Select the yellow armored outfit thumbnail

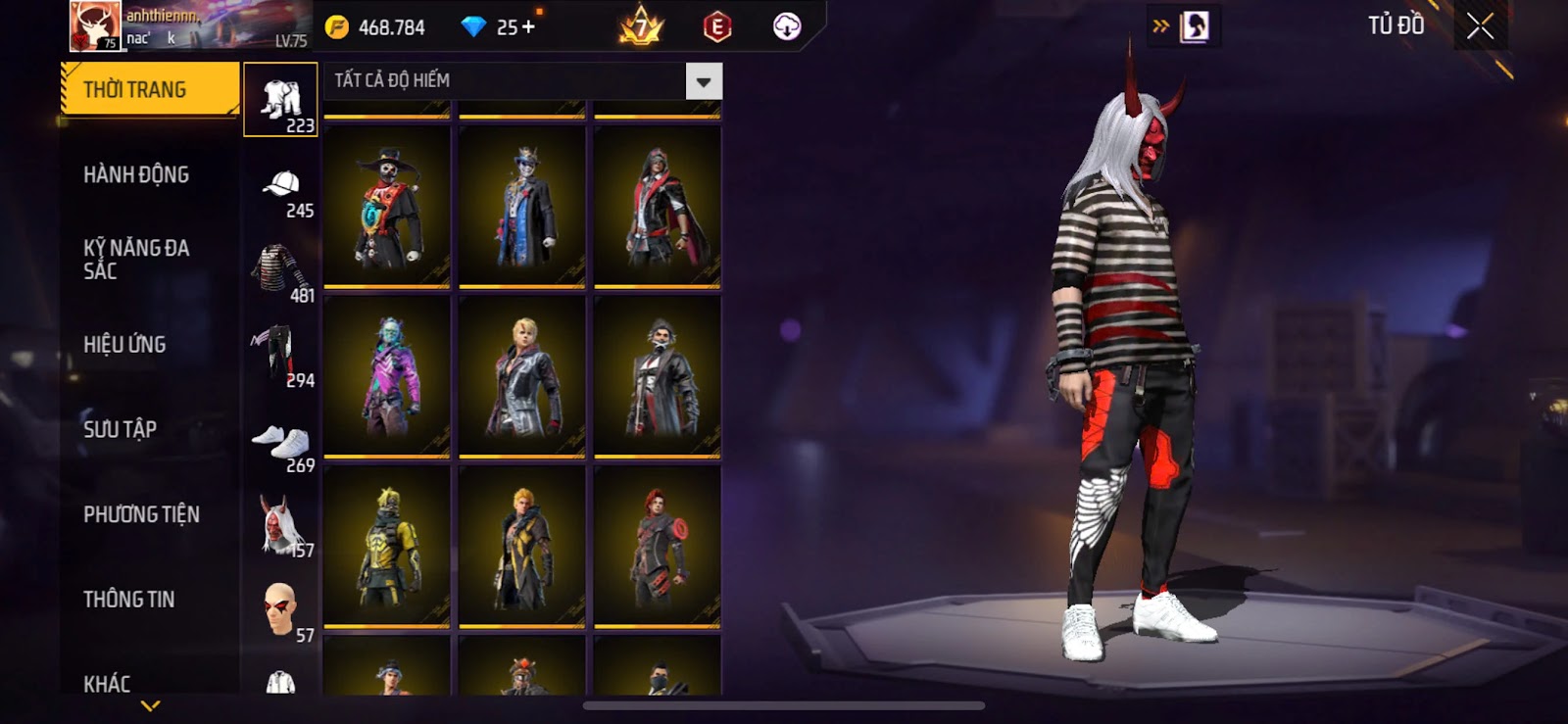tap(387, 547)
